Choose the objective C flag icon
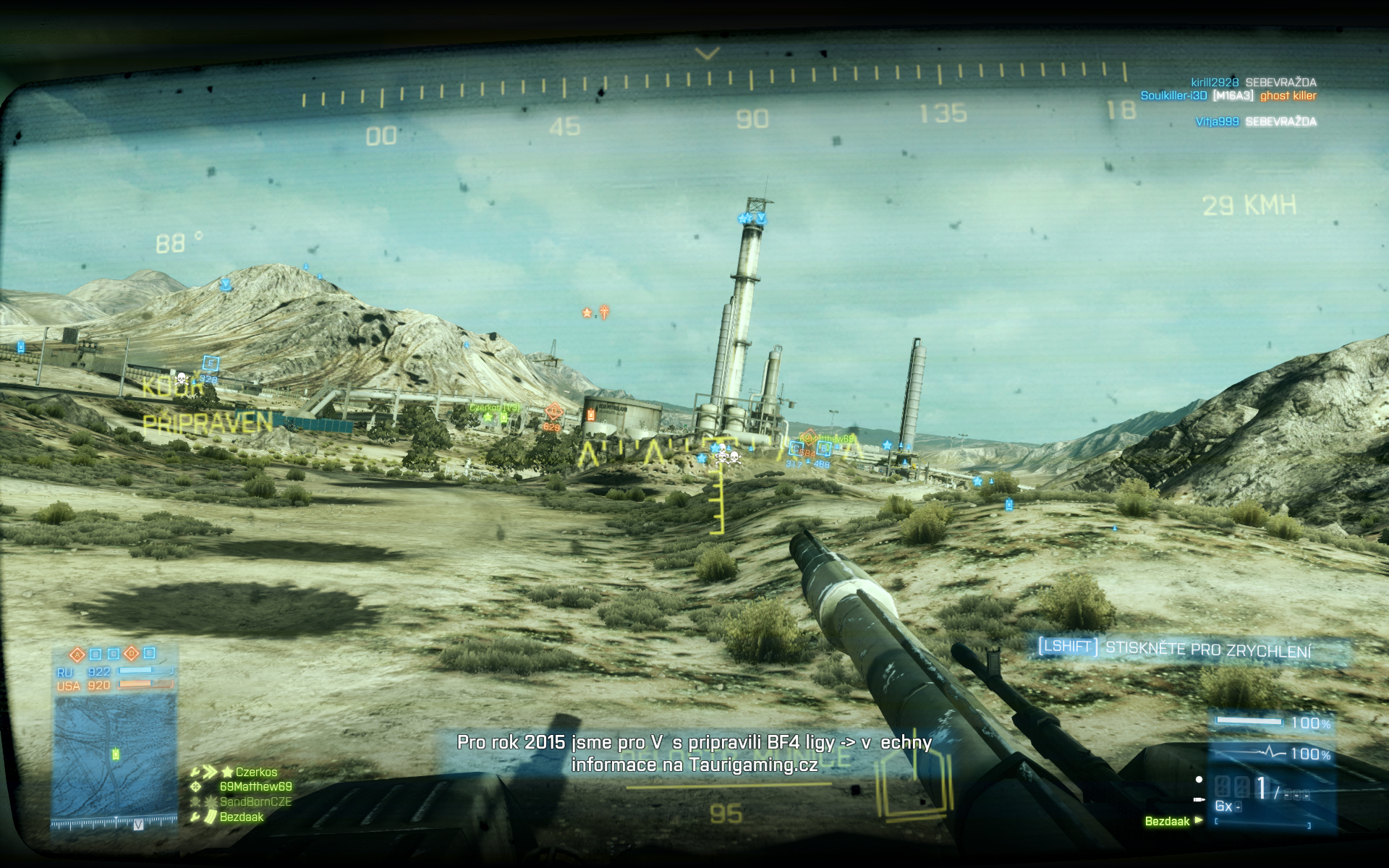The width and height of the screenshot is (1389, 868). pyautogui.click(x=114, y=655)
